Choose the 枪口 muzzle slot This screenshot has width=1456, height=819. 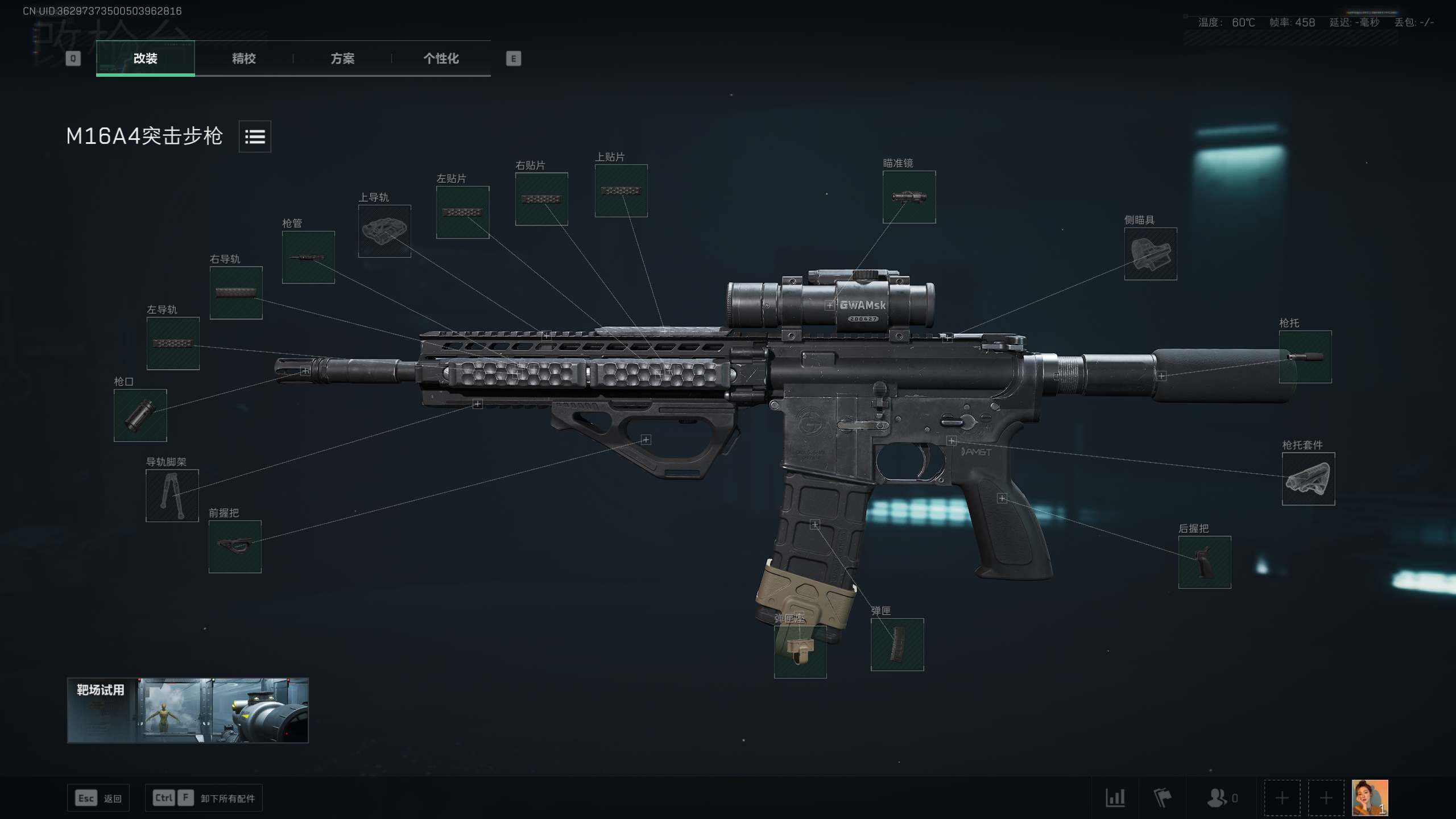pyautogui.click(x=140, y=415)
